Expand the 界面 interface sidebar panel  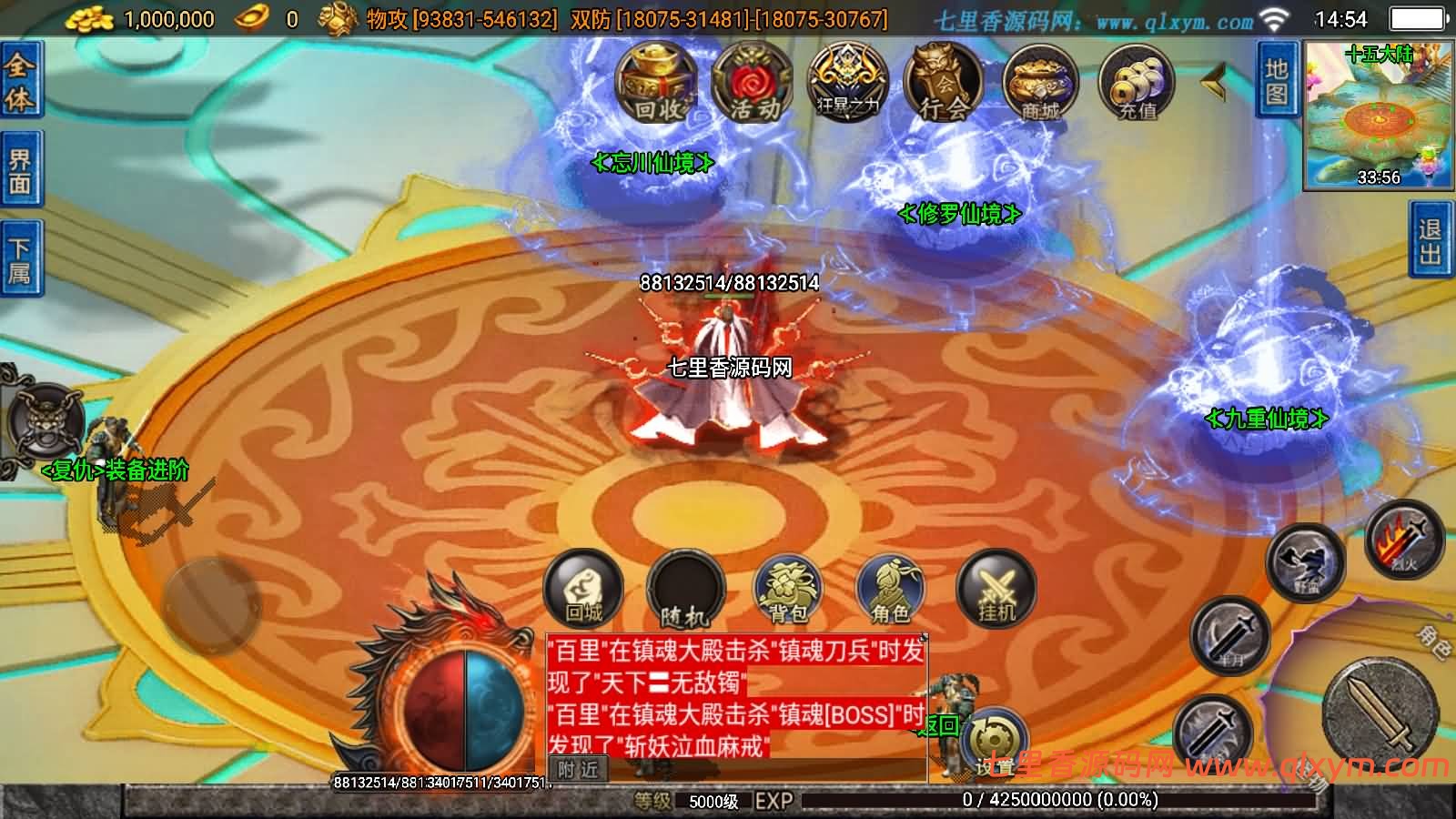[x=20, y=164]
